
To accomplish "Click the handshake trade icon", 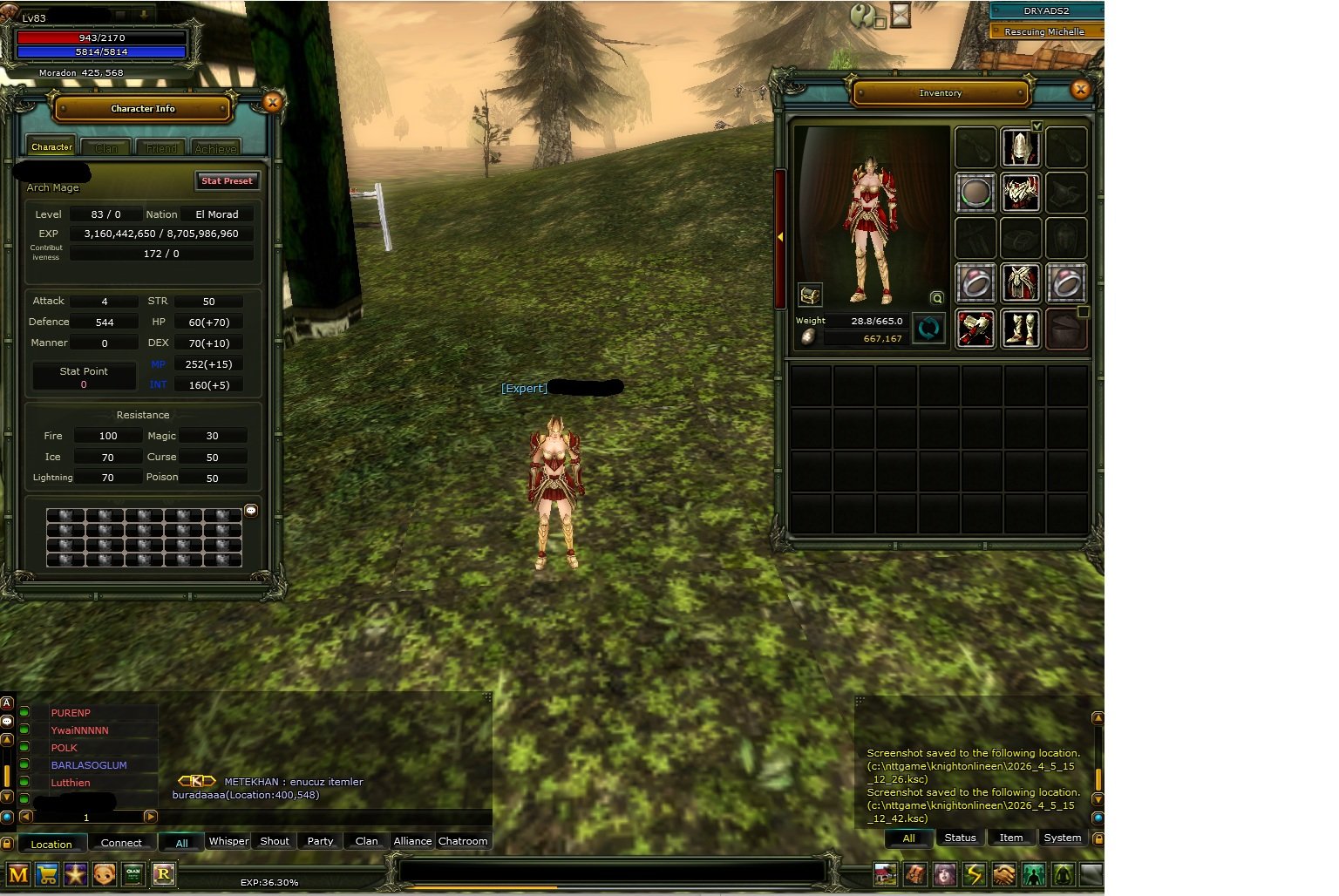I will tap(1003, 873).
